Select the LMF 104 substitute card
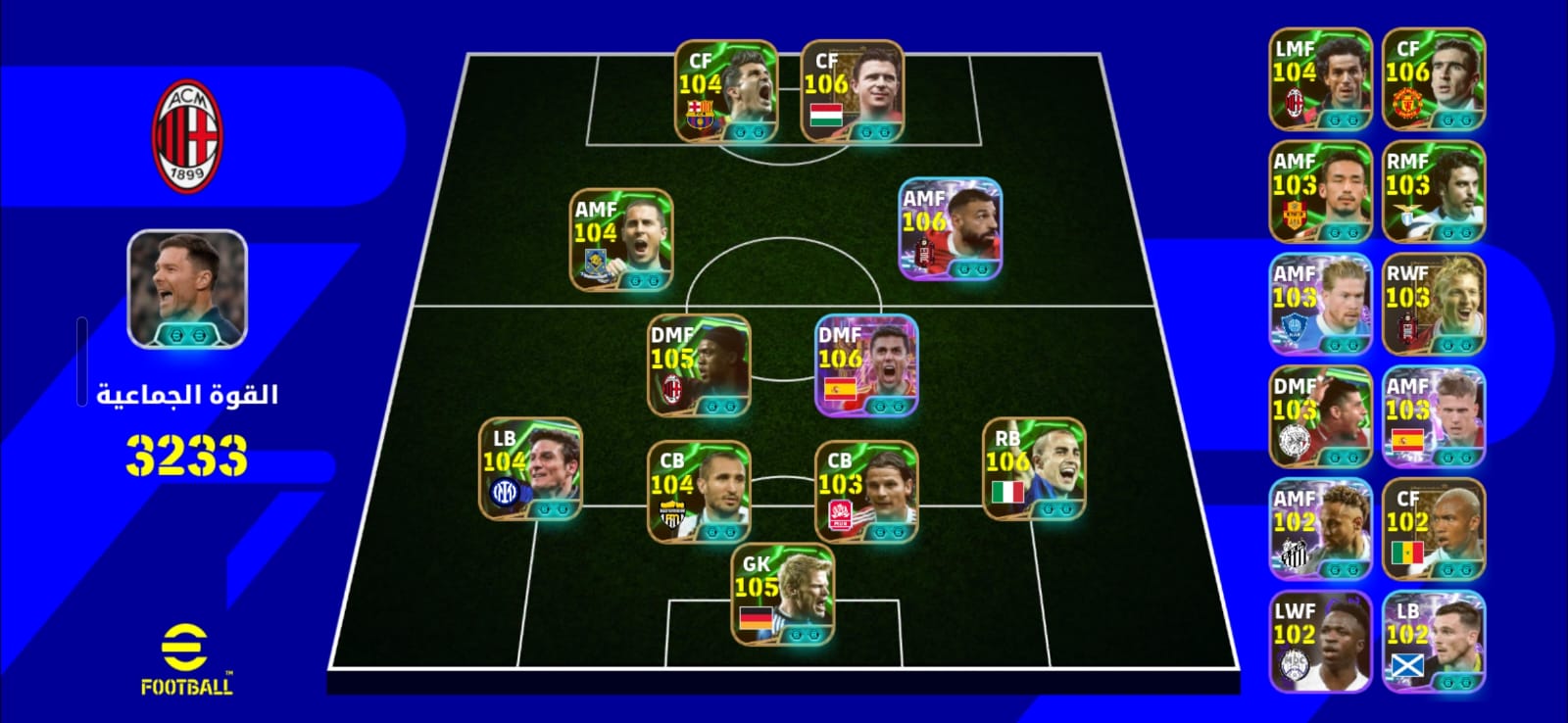The height and width of the screenshot is (723, 1568). click(x=1320, y=79)
